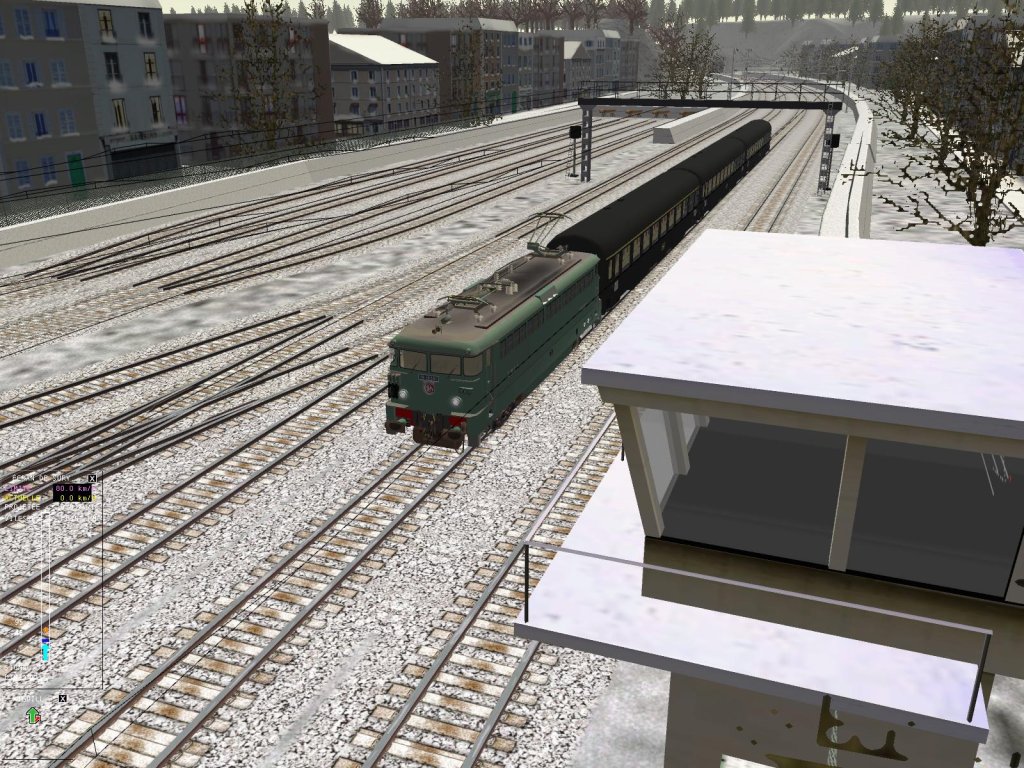Close the track monitor panel
1024x768 pixels.
coord(92,479)
